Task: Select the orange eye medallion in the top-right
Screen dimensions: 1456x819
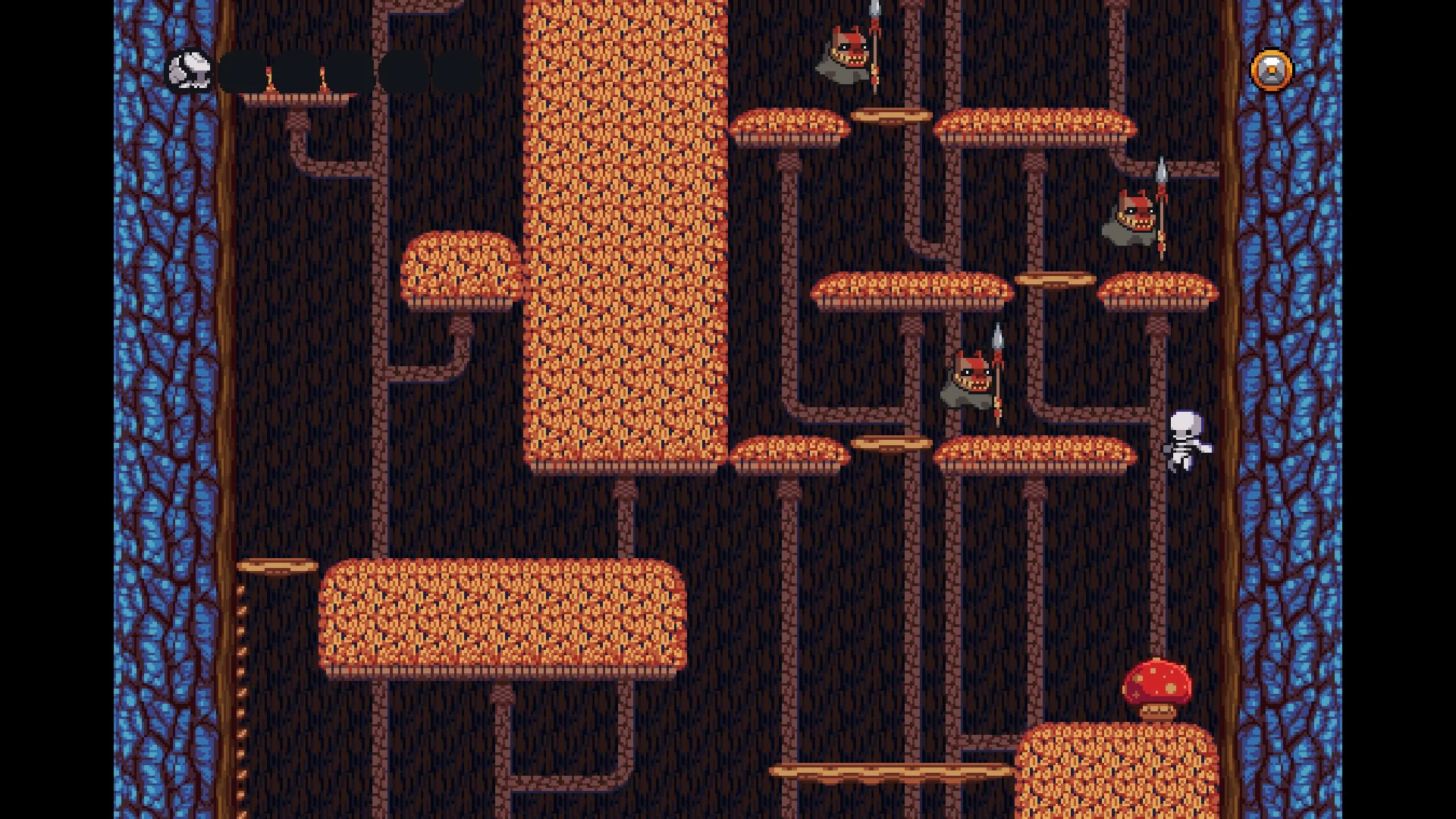Action: [x=1270, y=71]
